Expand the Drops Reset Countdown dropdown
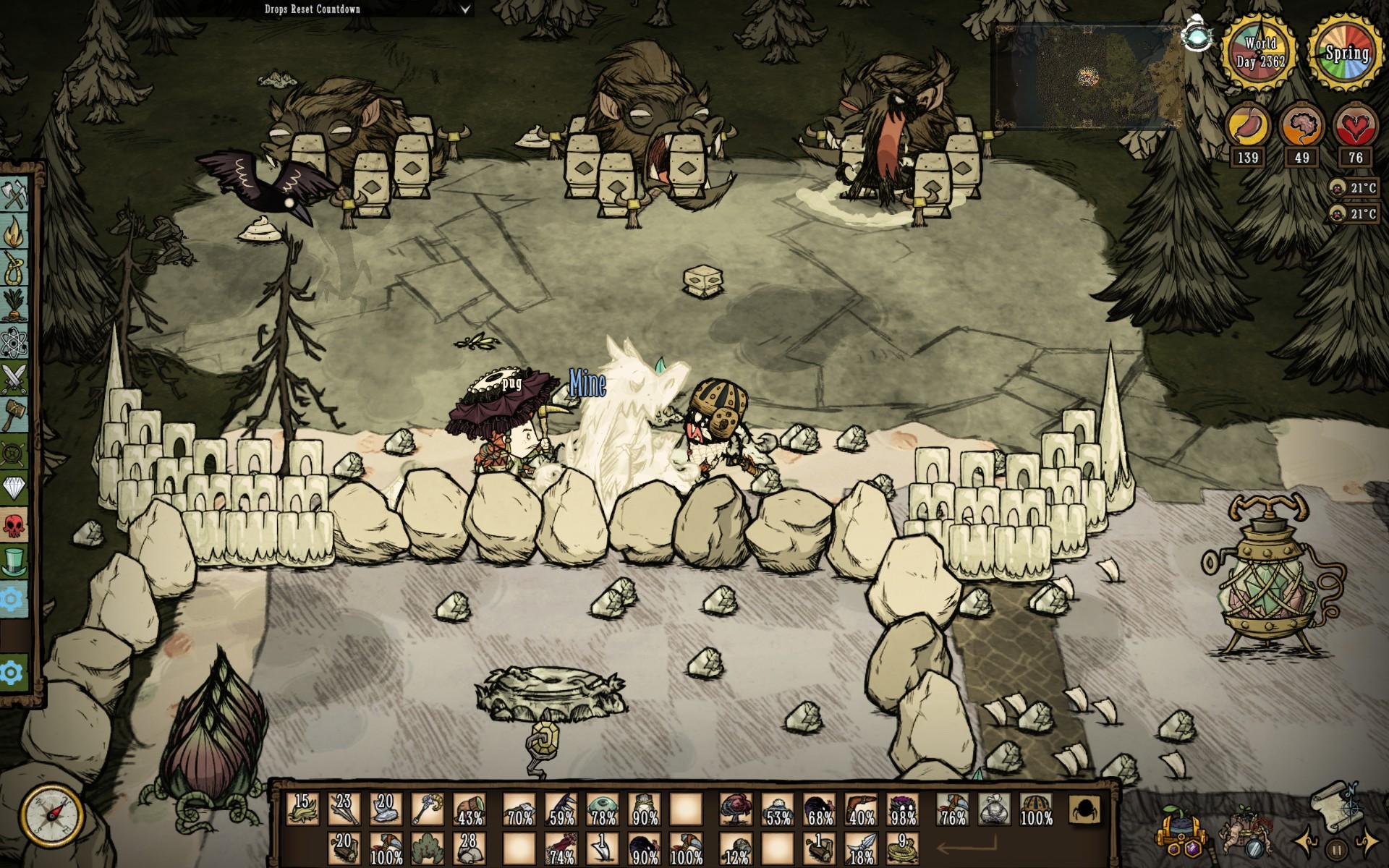 466,9
